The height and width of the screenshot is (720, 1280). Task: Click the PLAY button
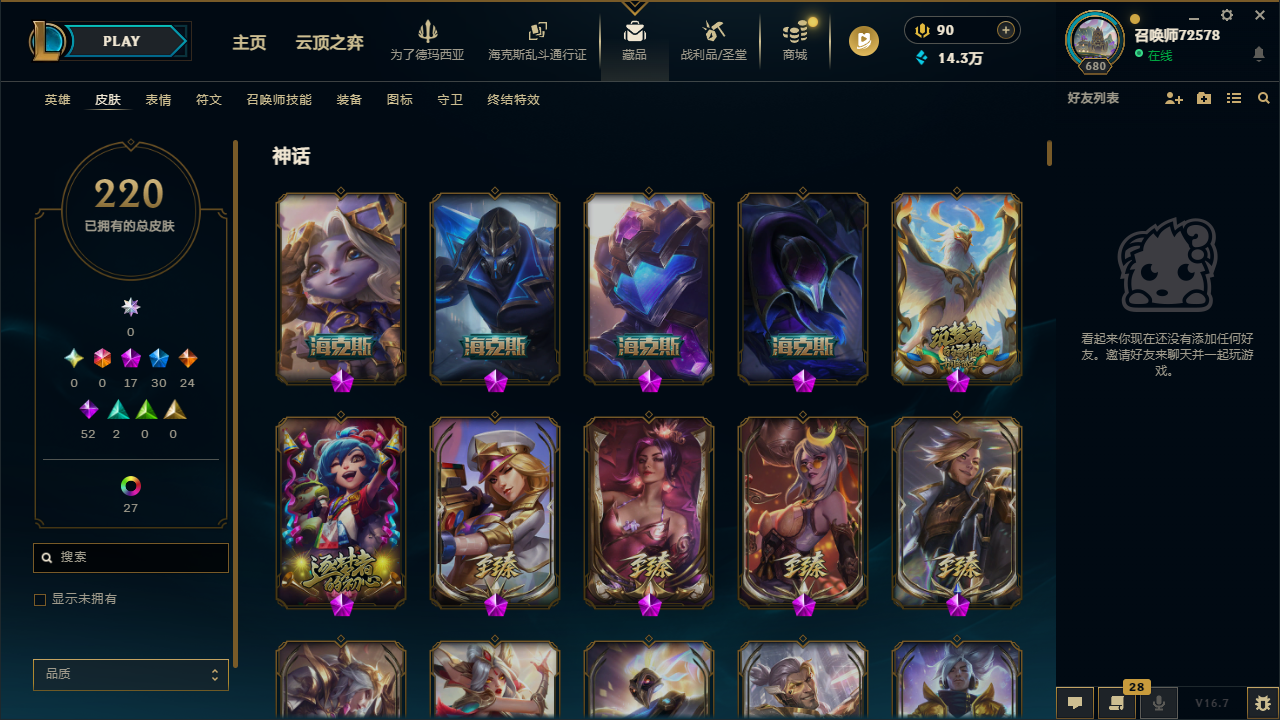[x=121, y=41]
